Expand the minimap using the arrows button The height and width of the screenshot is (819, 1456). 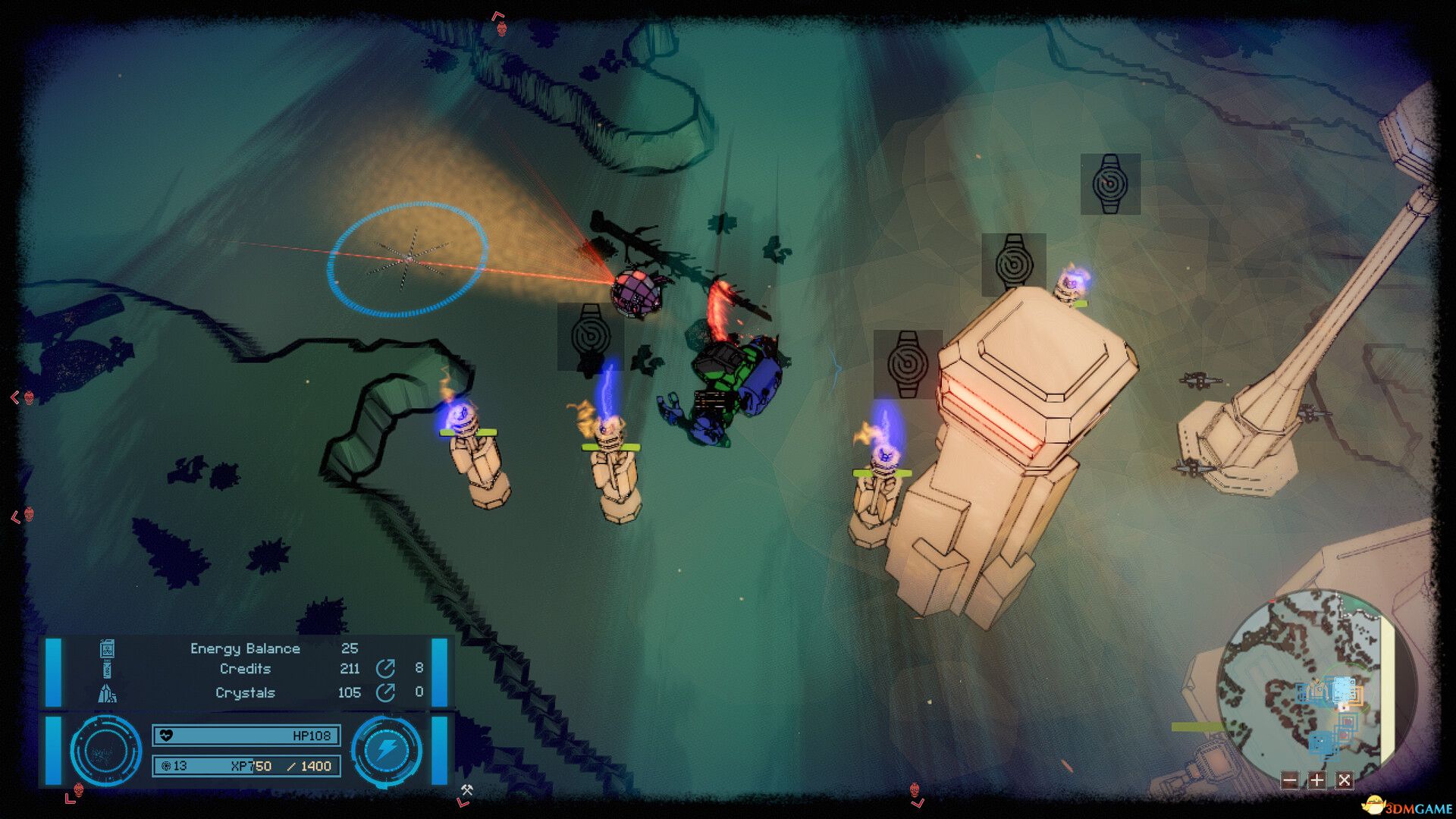point(1345,780)
